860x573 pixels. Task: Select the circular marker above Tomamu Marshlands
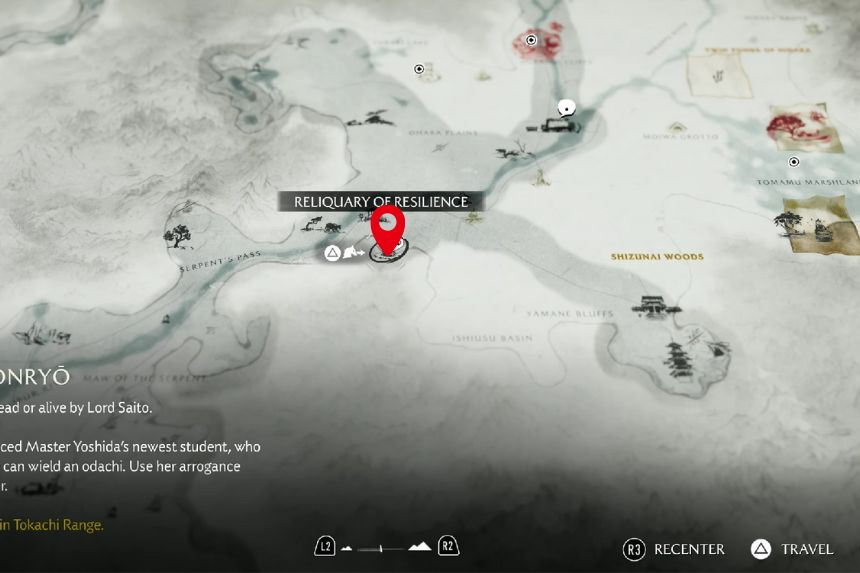794,162
